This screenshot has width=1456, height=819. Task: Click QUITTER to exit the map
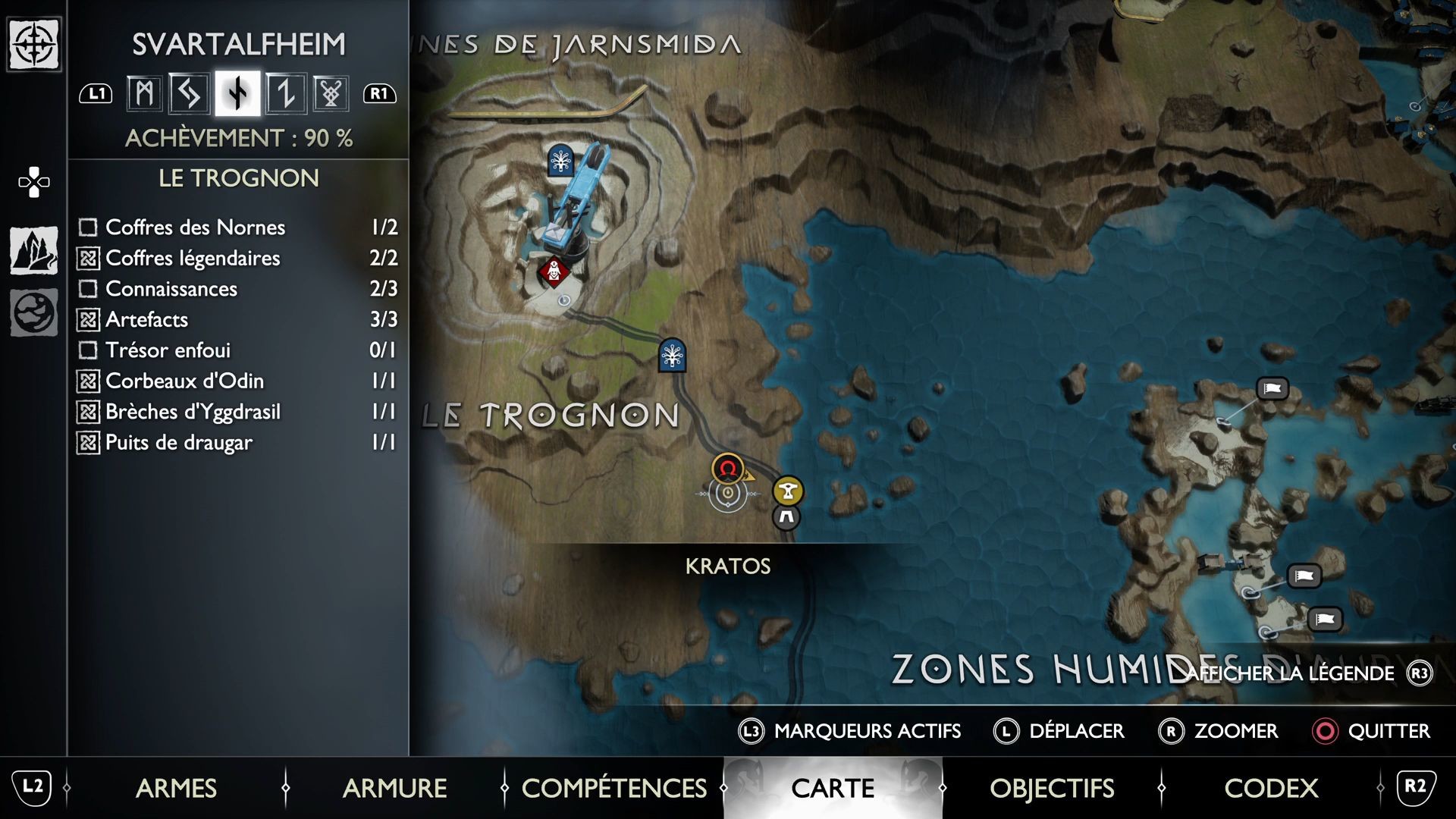[x=1385, y=731]
